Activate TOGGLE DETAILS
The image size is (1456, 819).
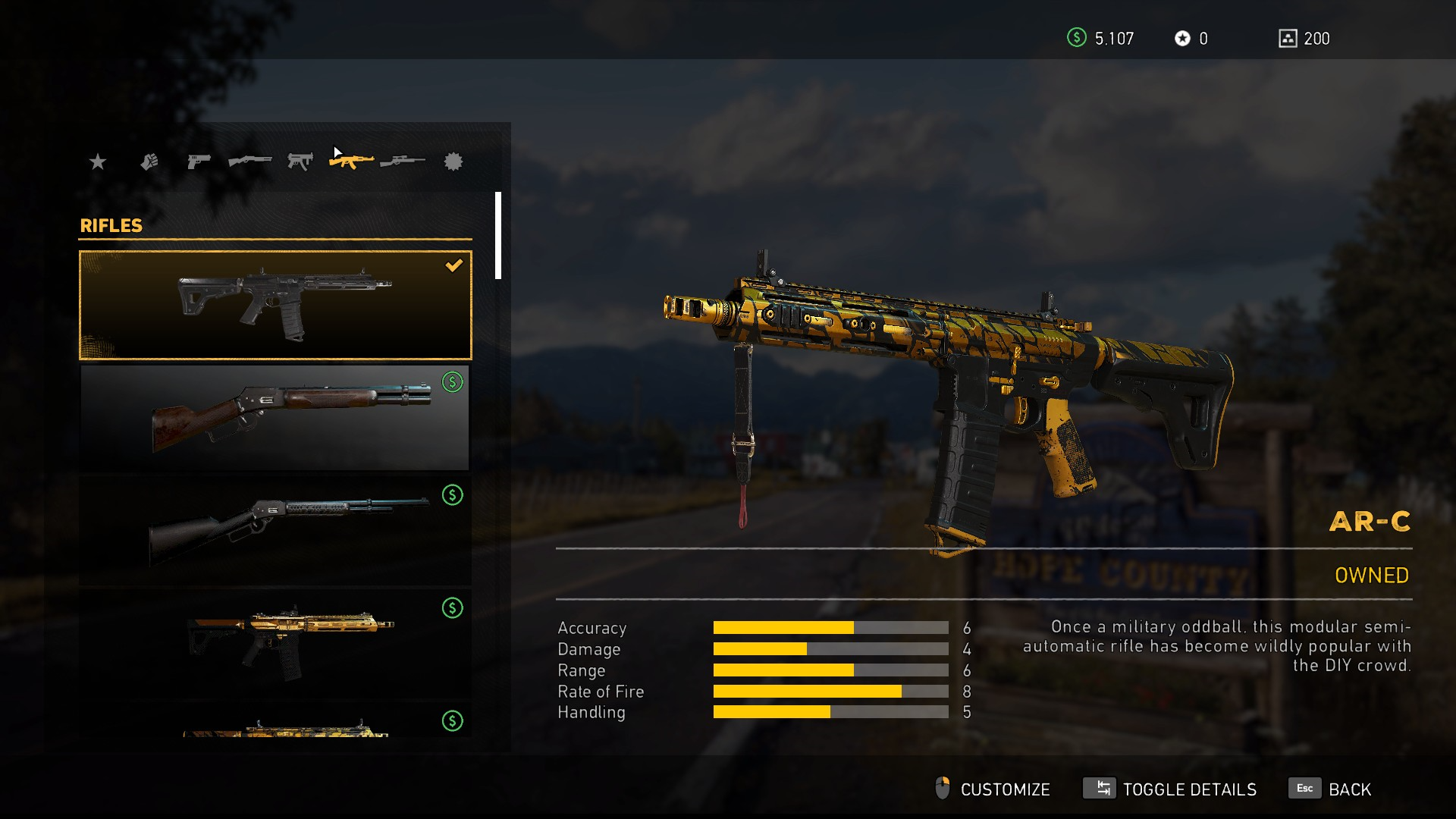point(1170,789)
